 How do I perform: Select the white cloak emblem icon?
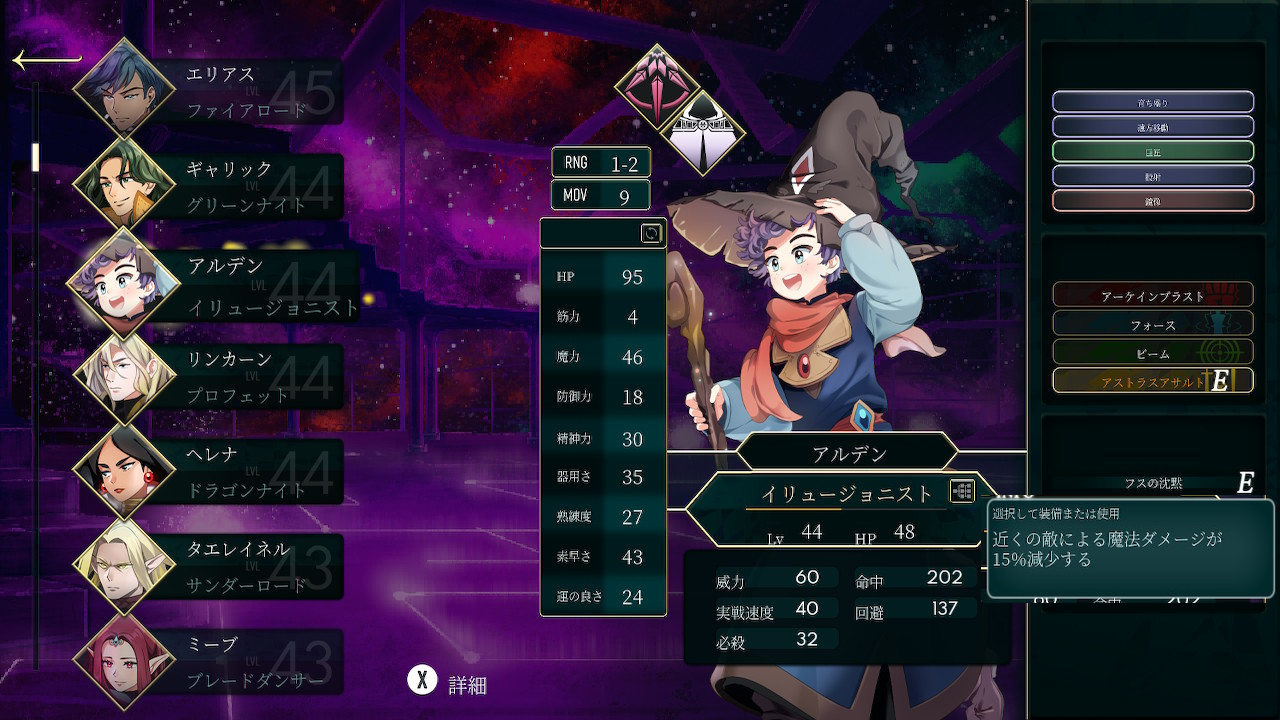[x=704, y=132]
